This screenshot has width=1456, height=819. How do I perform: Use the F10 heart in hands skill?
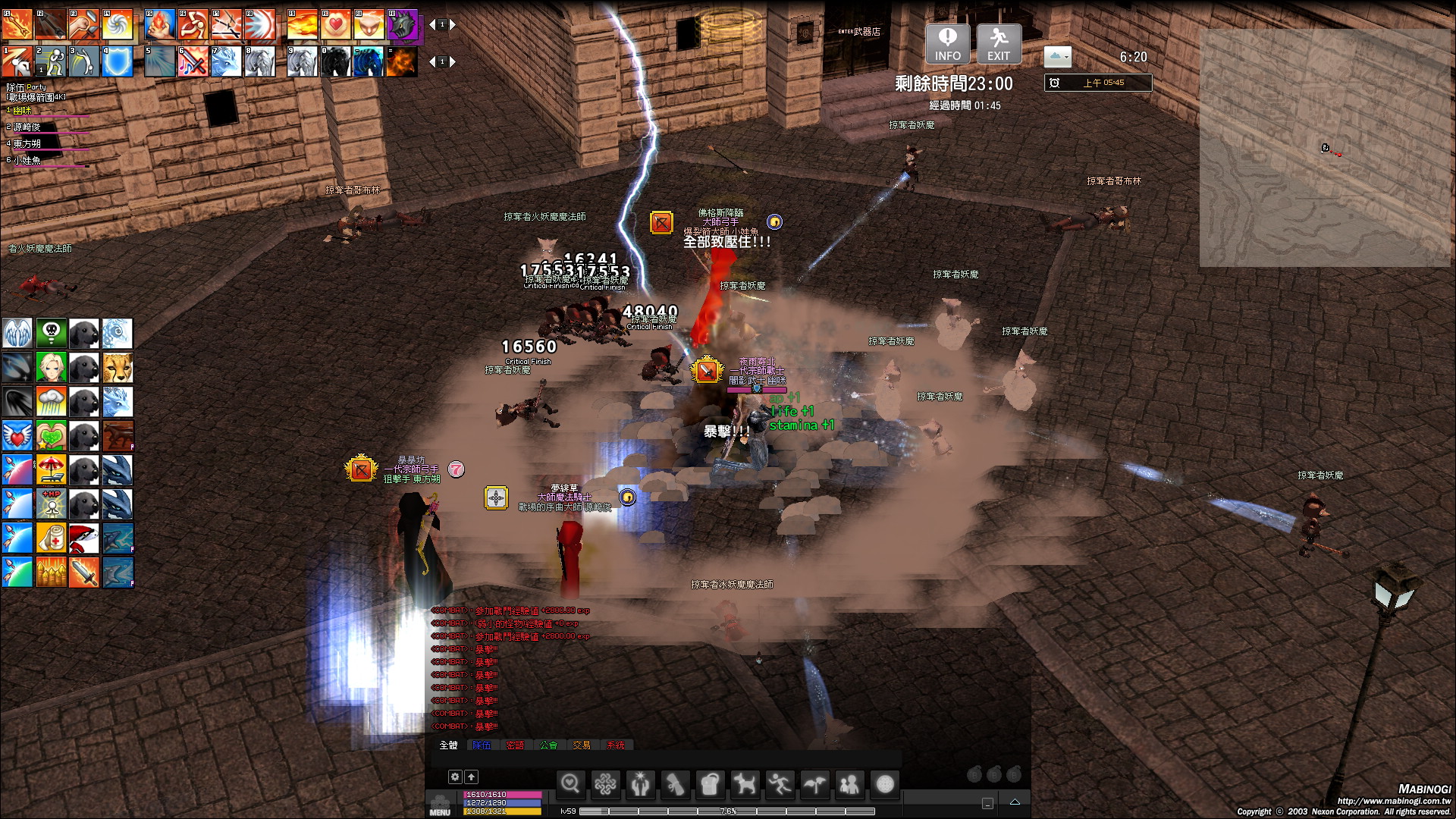[335, 24]
